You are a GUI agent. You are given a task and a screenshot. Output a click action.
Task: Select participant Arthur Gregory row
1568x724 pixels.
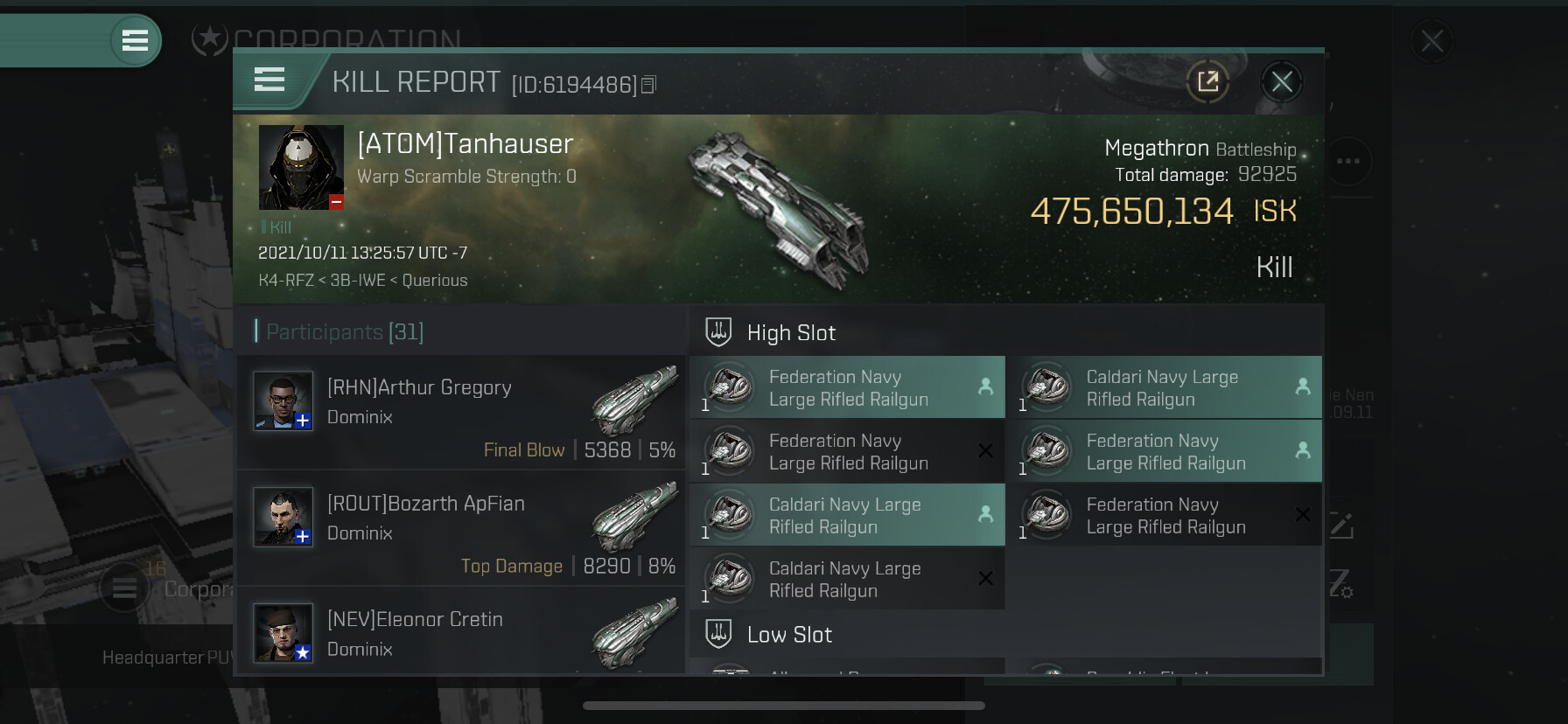tap(461, 412)
